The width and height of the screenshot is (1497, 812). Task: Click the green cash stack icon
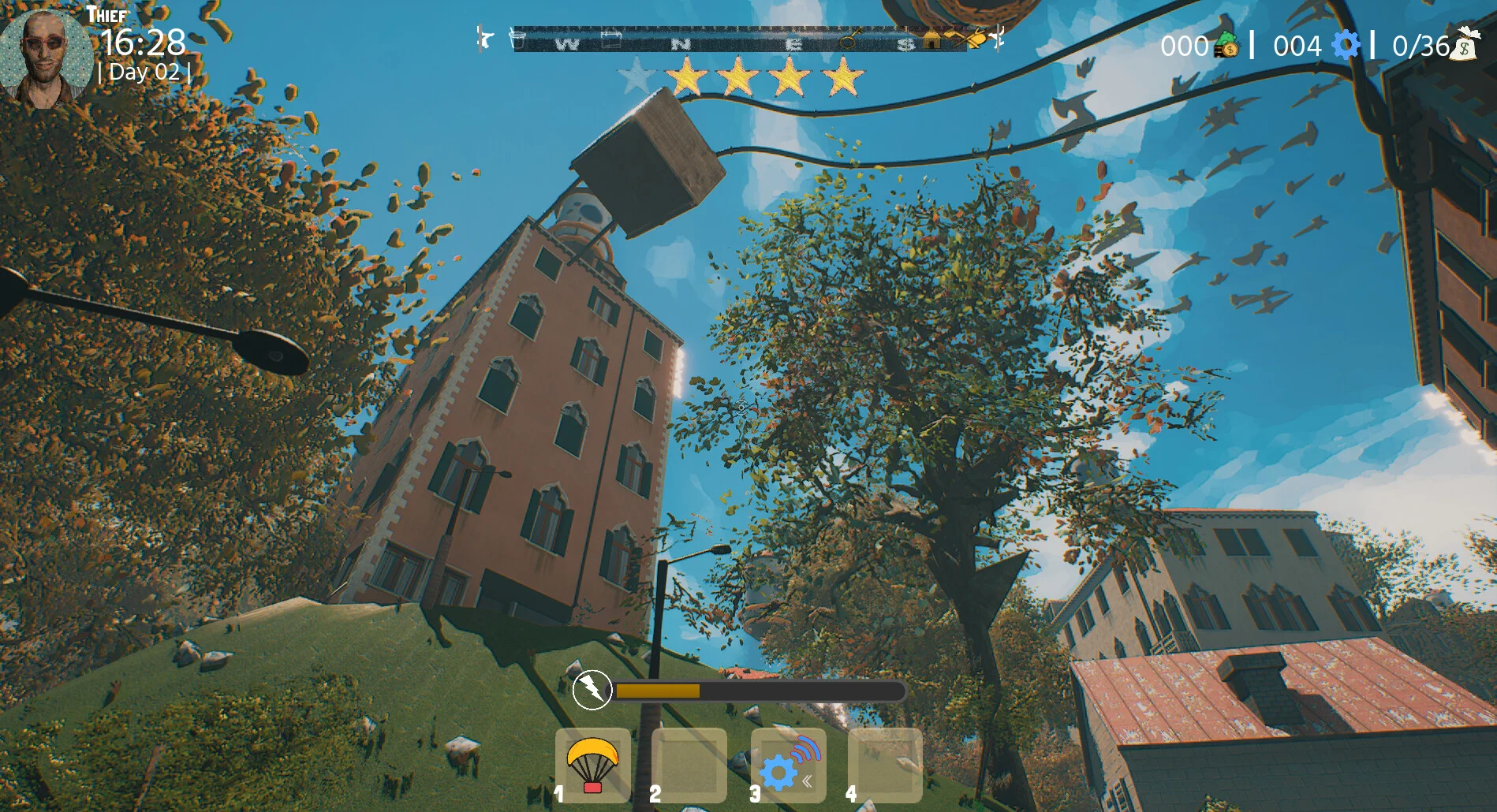(x=1226, y=44)
